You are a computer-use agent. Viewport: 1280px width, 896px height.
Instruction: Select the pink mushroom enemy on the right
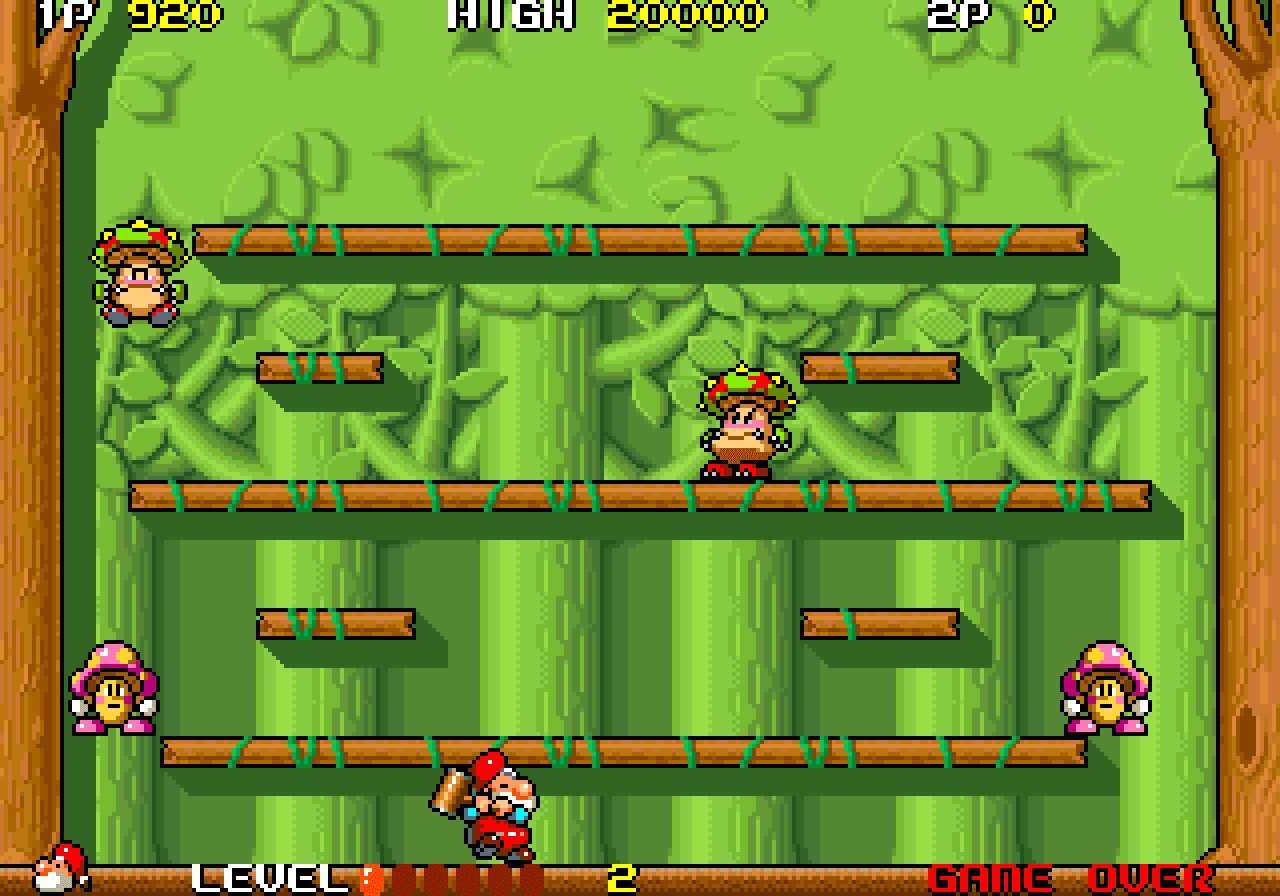click(x=1107, y=692)
